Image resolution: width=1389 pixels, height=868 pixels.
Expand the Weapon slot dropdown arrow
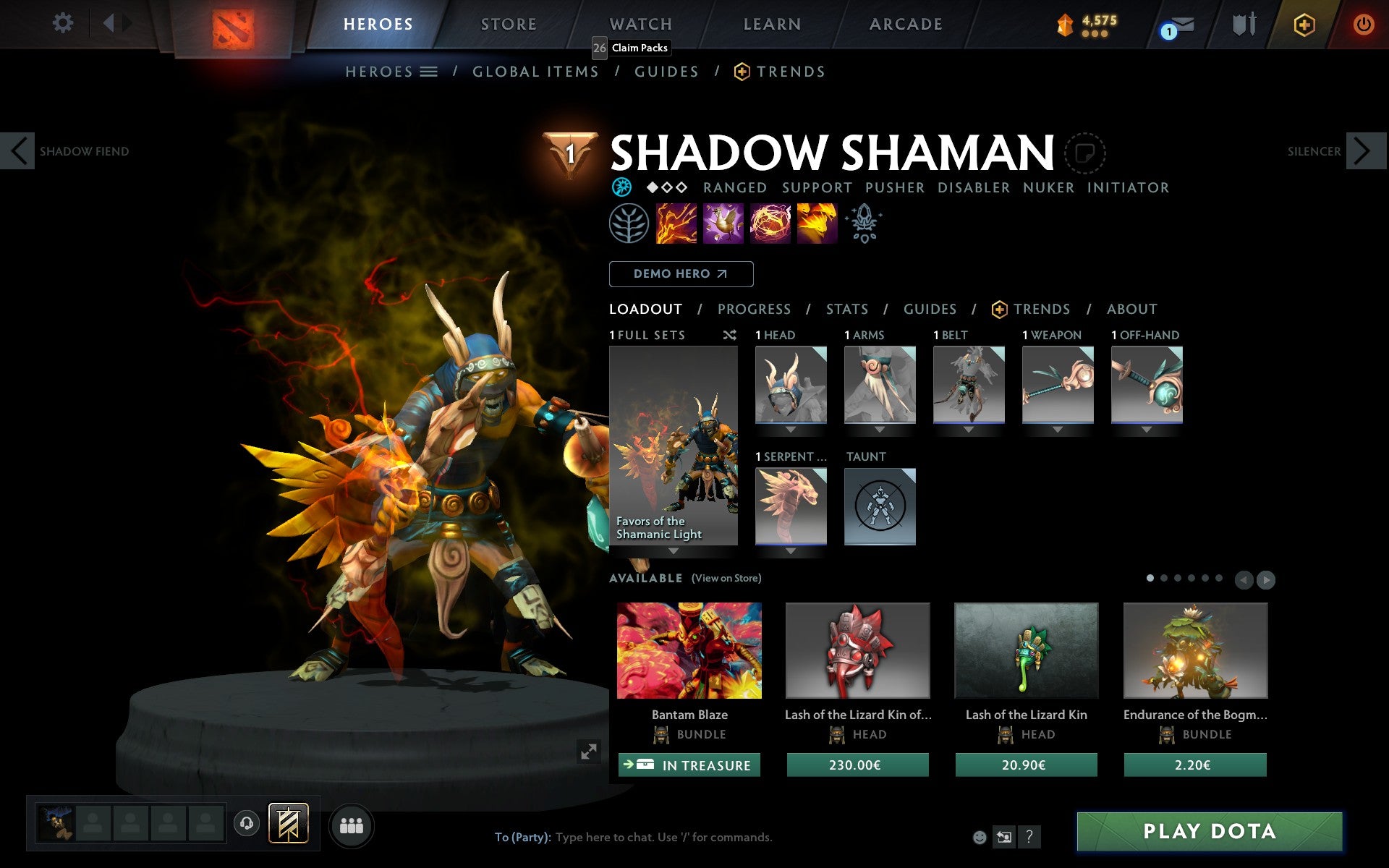click(1058, 428)
